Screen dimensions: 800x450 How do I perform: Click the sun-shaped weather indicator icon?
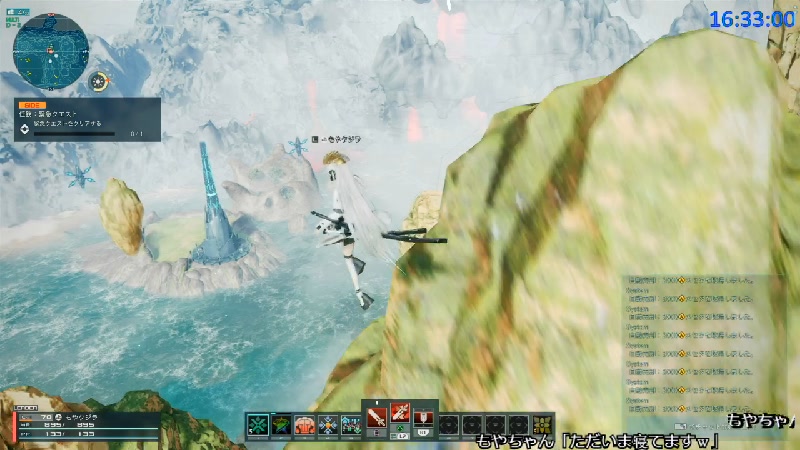tap(99, 81)
